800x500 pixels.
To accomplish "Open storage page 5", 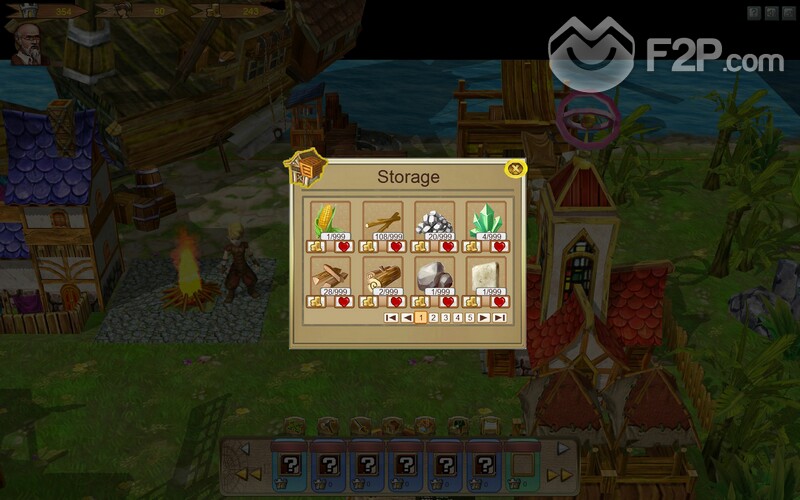I will coord(470,318).
